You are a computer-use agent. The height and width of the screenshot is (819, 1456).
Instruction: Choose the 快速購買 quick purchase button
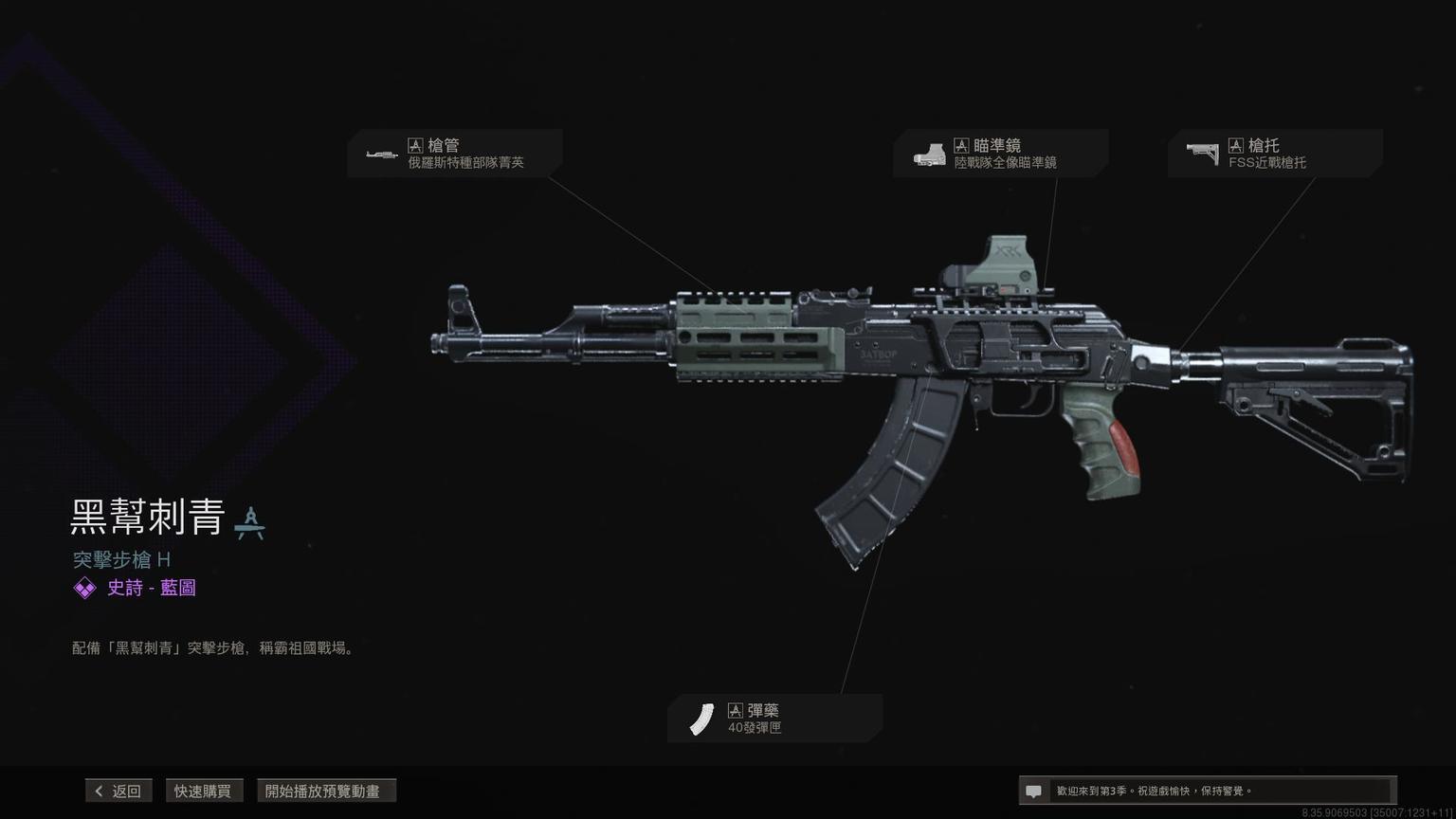(203, 791)
